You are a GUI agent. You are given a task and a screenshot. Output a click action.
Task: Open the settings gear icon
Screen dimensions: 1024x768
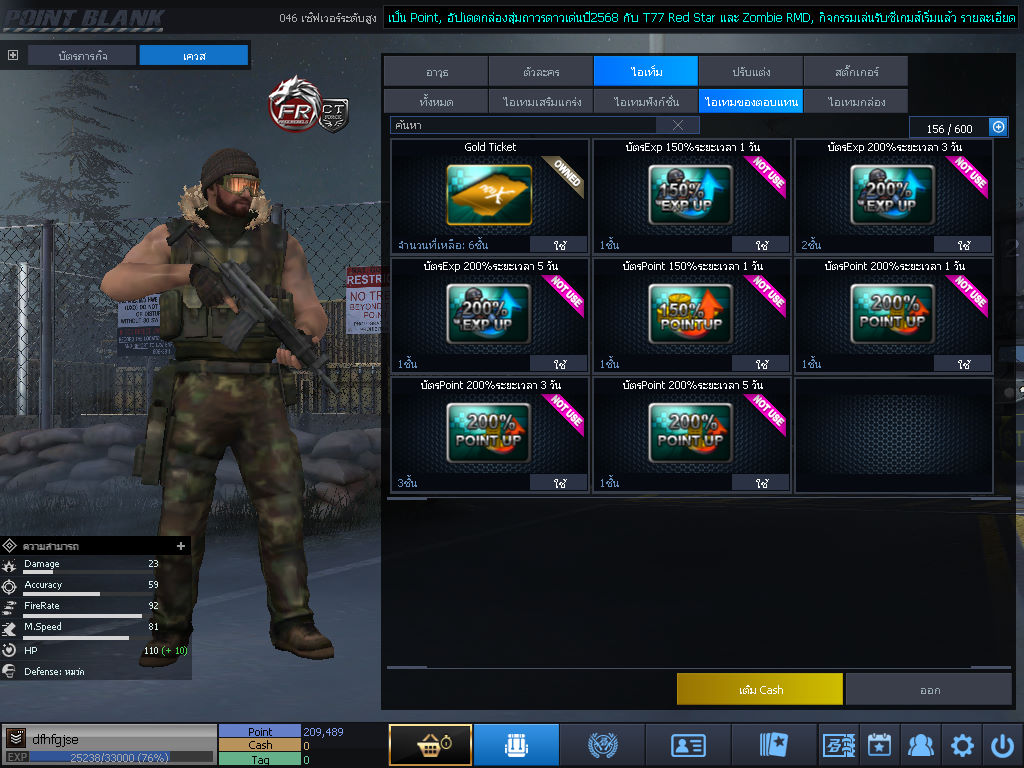tap(962, 745)
